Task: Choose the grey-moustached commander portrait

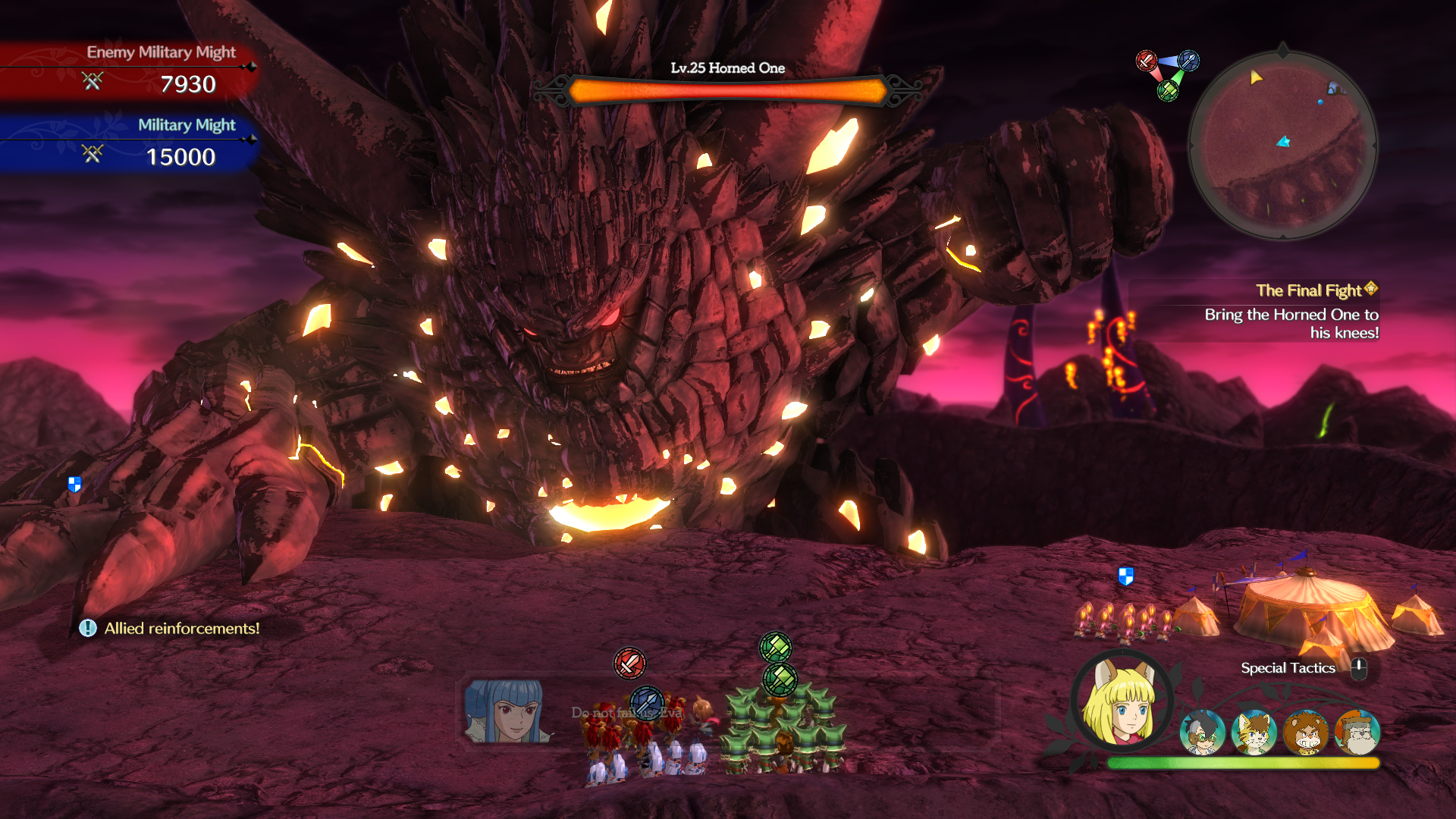Action: (1357, 733)
